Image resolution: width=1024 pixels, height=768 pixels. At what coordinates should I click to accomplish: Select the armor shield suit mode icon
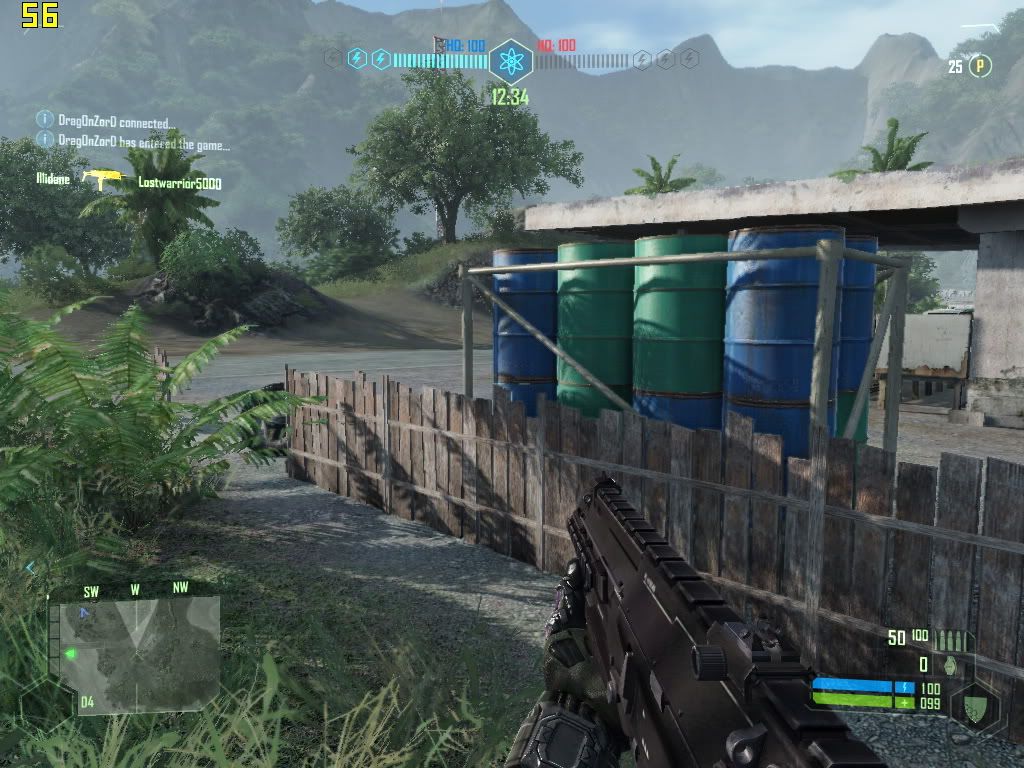(975, 704)
